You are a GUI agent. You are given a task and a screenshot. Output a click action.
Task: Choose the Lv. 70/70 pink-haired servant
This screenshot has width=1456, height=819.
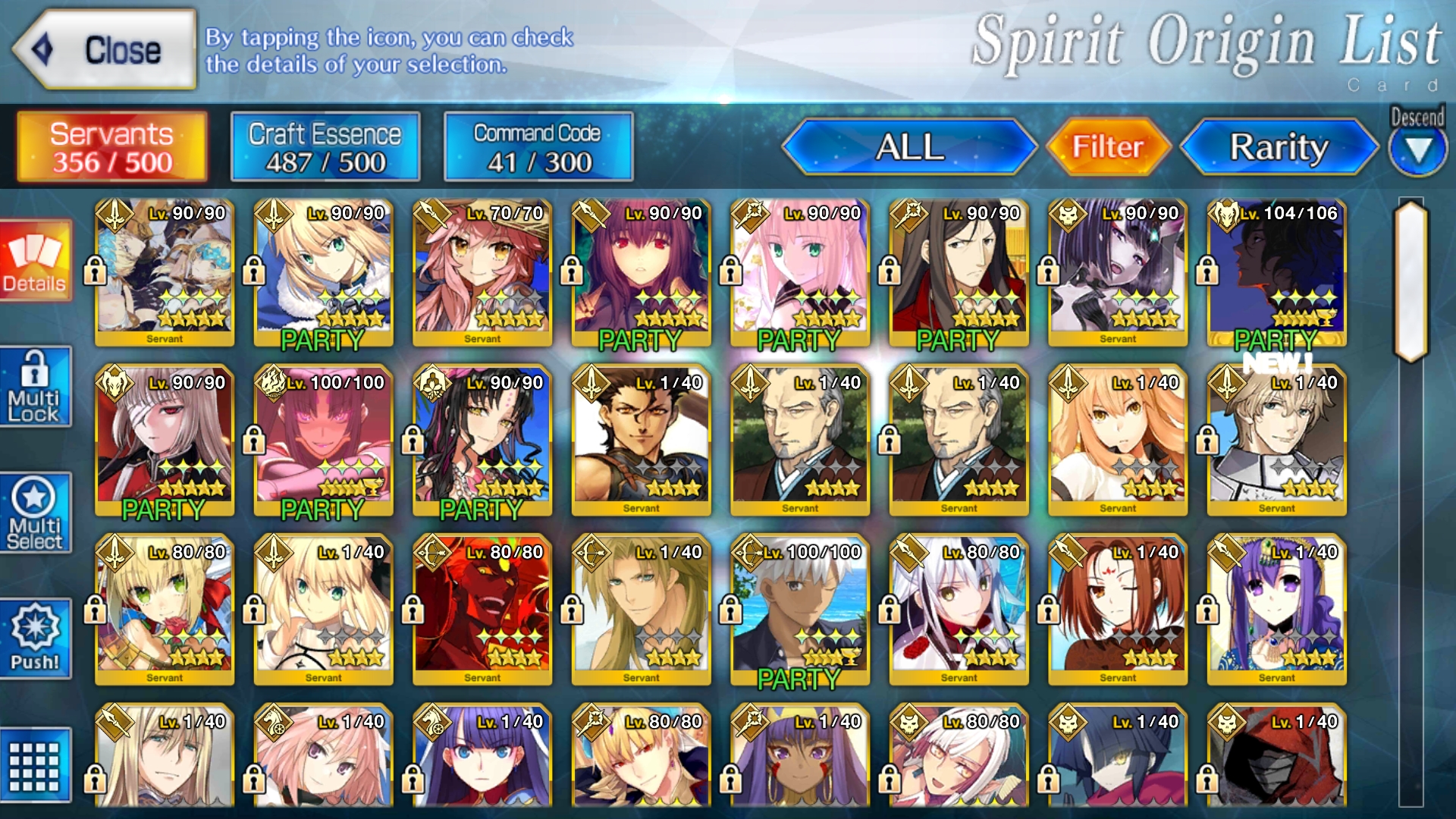(482, 273)
